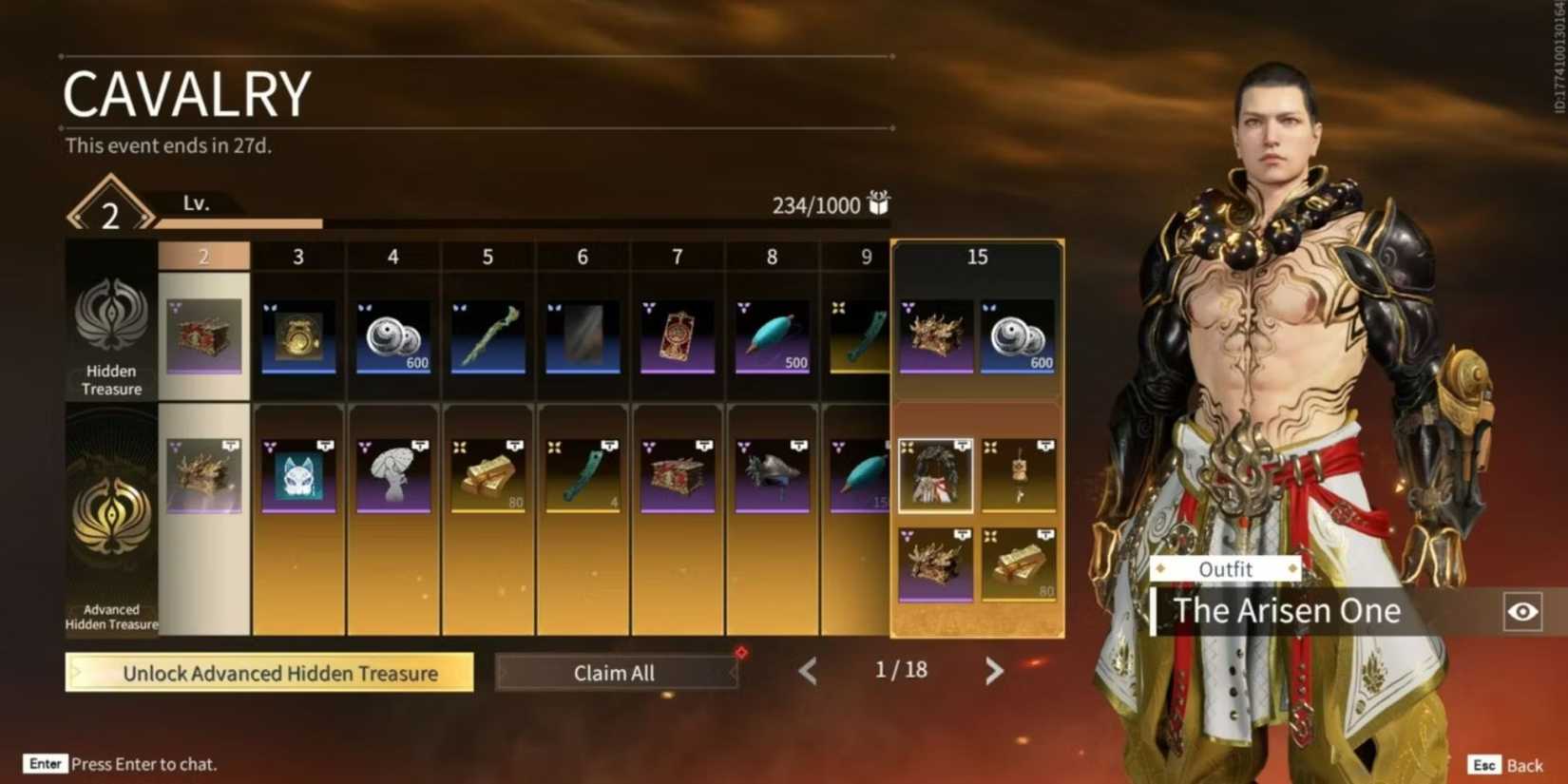Screen dimensions: 1568x784
Task: Select The Arisen One outfit name
Action: 1287,611
